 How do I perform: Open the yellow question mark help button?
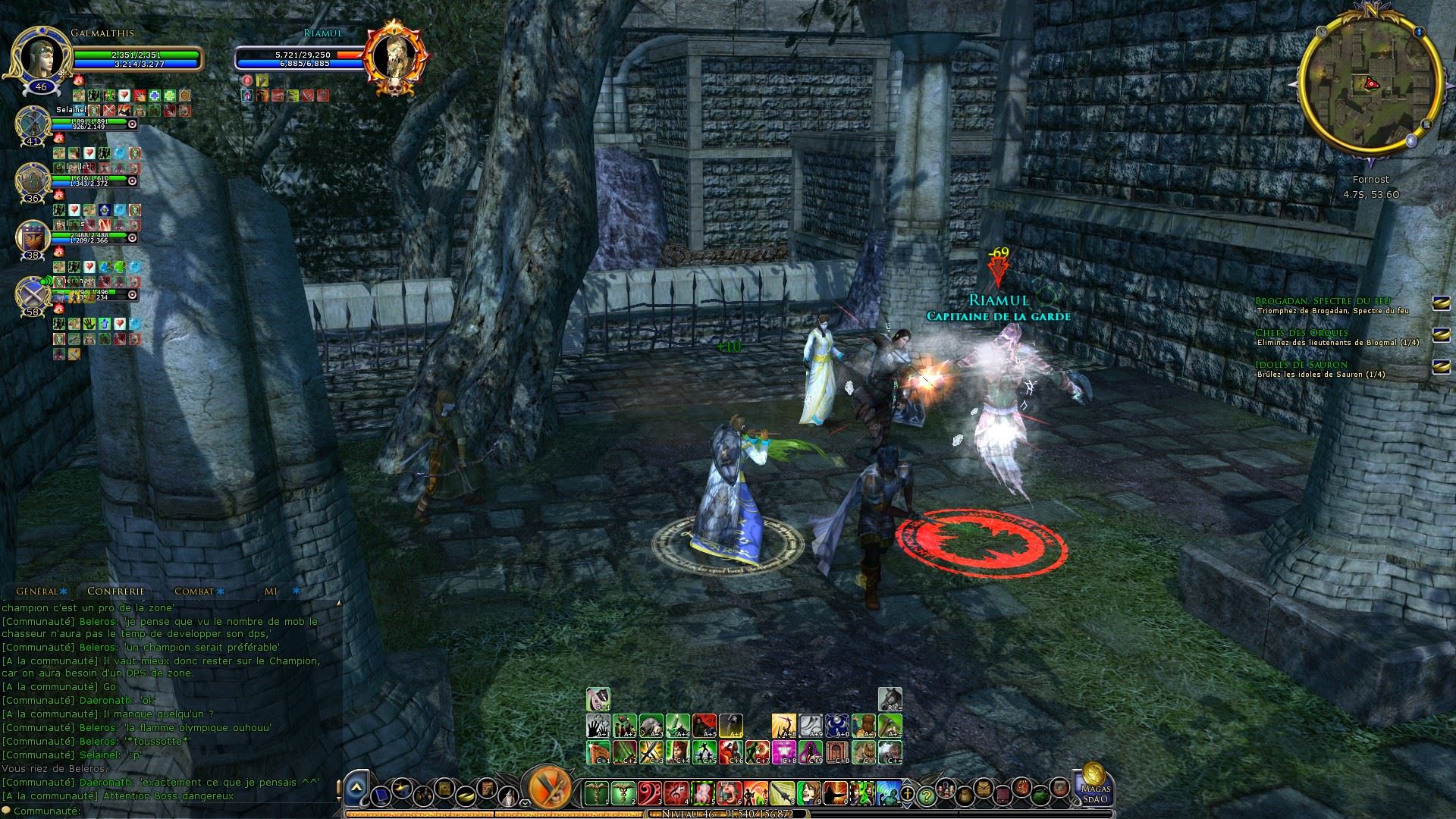[x=925, y=796]
